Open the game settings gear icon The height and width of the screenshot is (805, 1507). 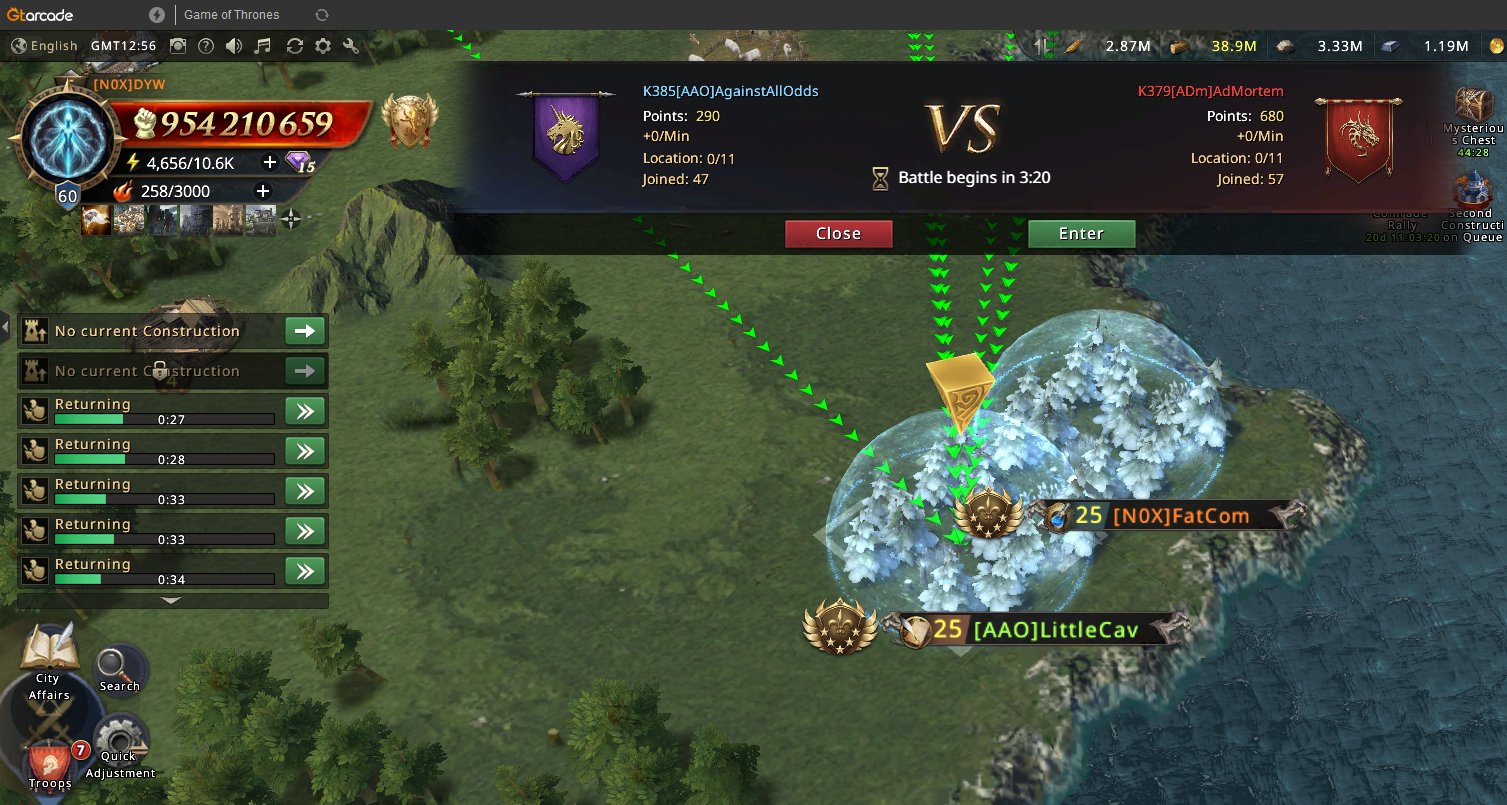pyautogui.click(x=323, y=46)
